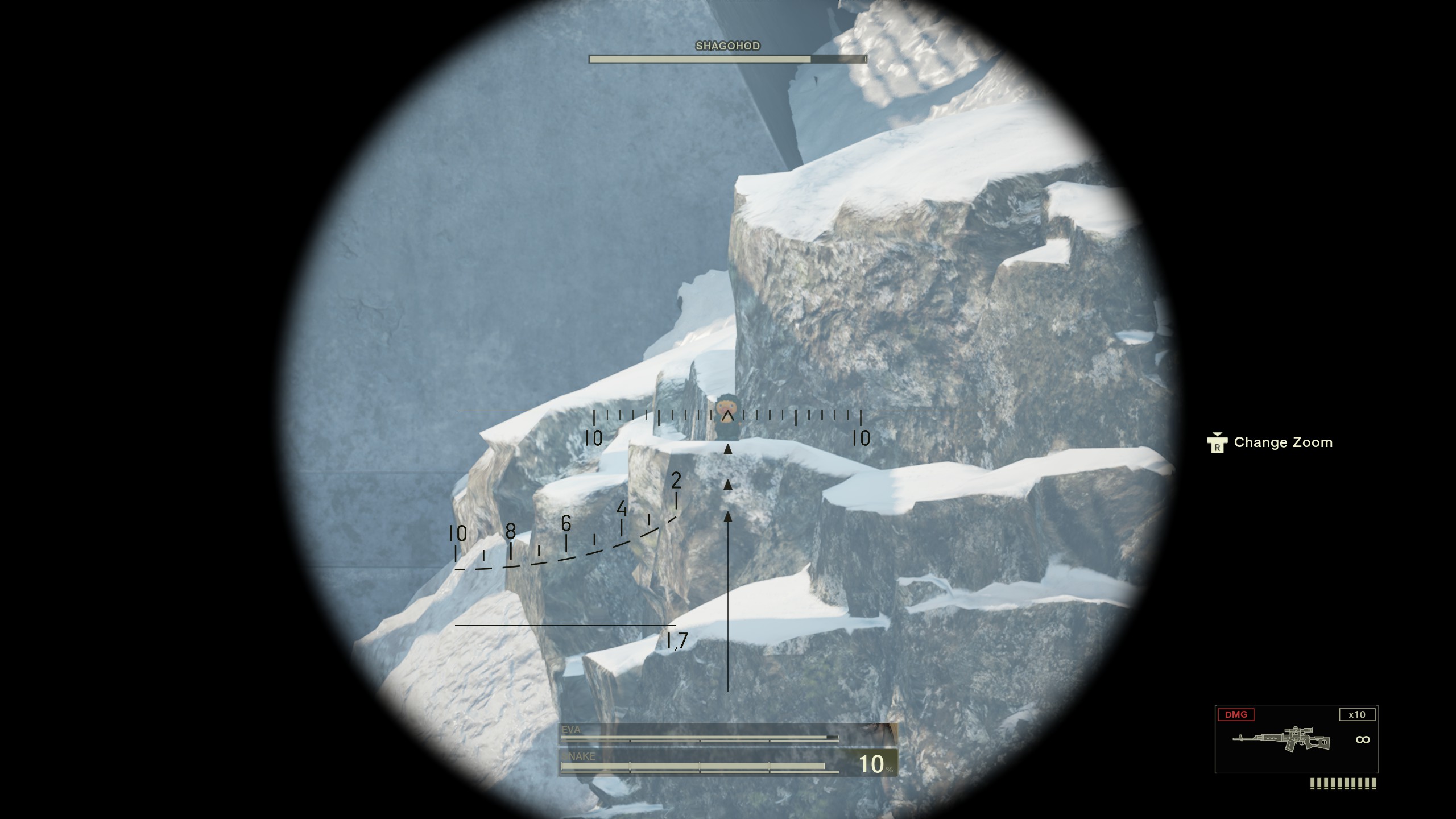Click the left 10 marking on the reticle
The width and height of the screenshot is (1456, 819).
(593, 438)
